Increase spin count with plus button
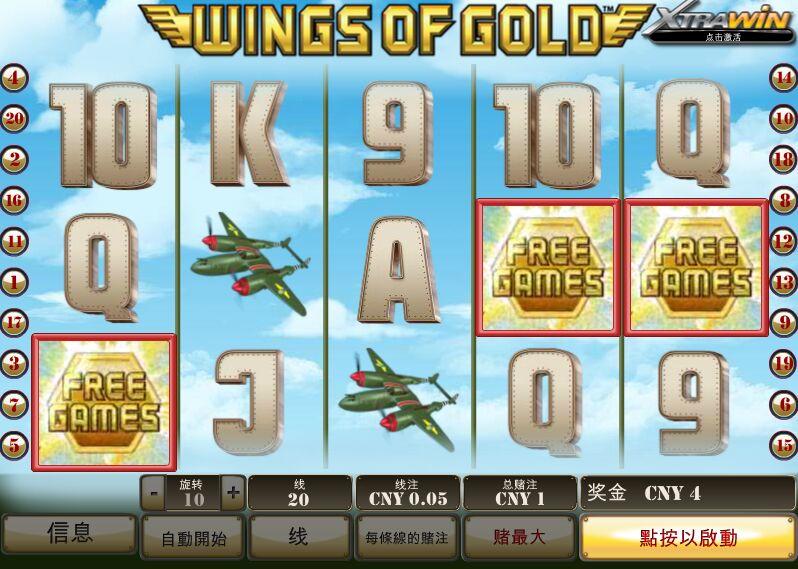Image resolution: width=798 pixels, height=569 pixels. tap(233, 492)
